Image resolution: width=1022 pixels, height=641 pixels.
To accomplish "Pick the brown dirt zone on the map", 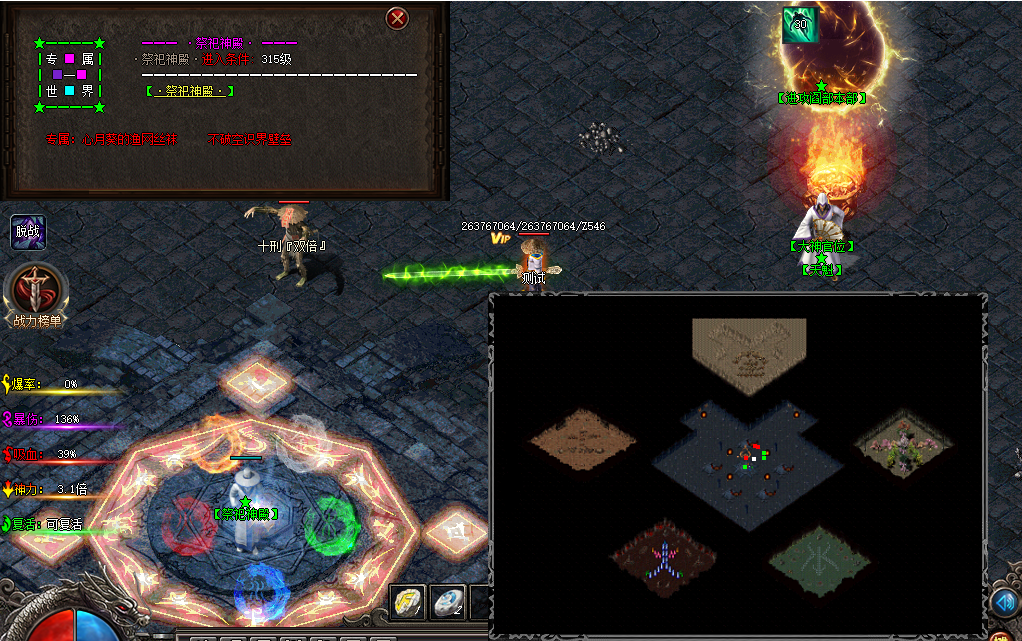I will (582, 437).
